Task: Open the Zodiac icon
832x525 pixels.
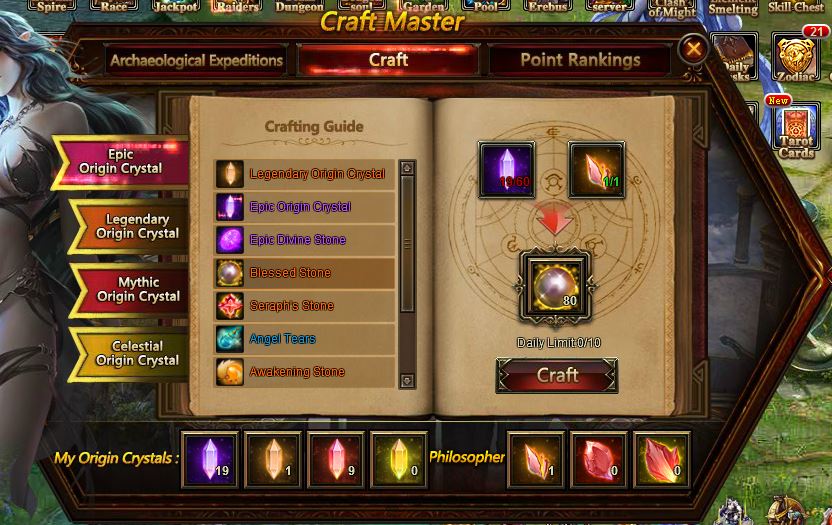Action: pos(796,60)
